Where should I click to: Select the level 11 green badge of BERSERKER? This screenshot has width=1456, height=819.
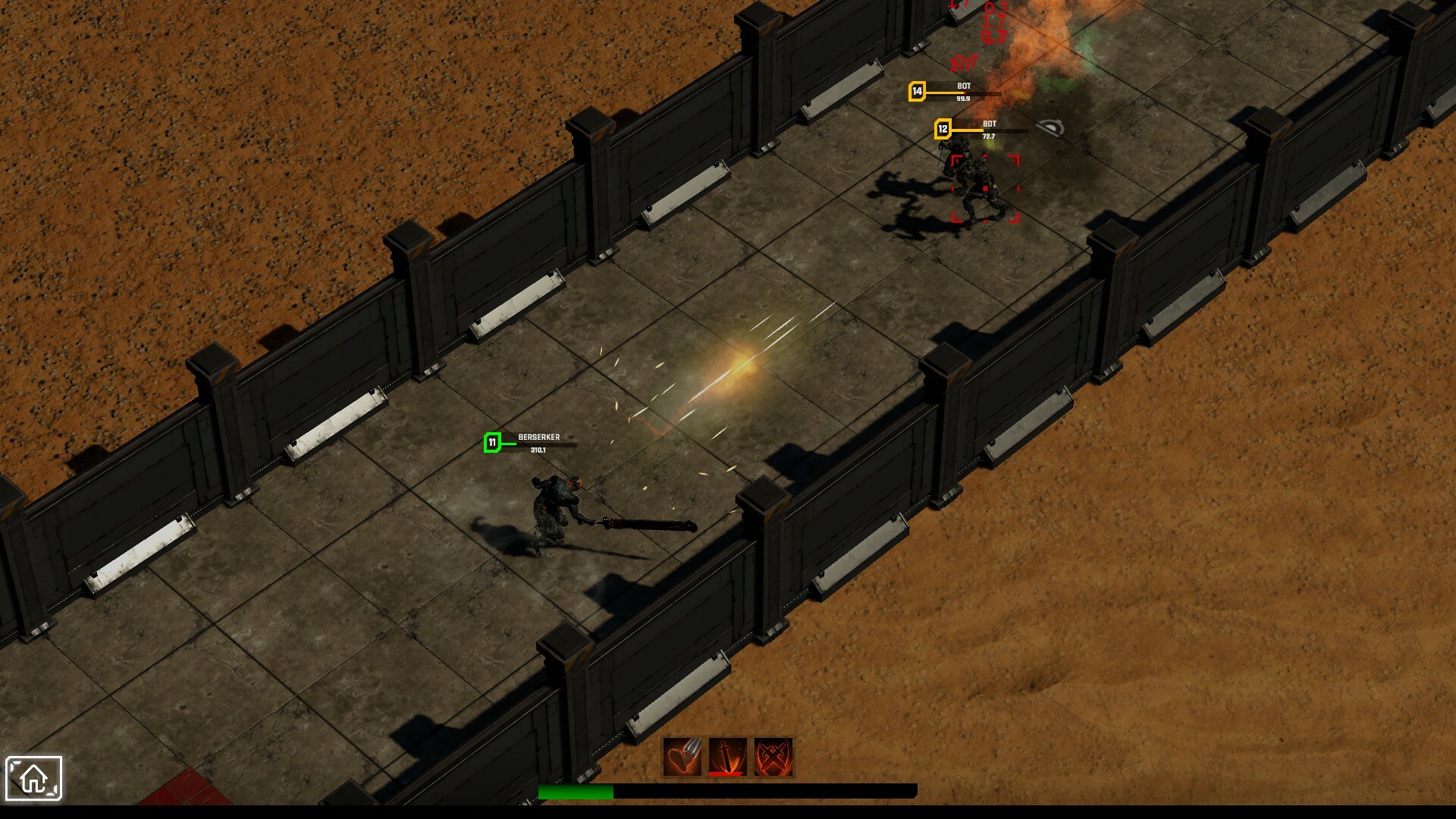(x=491, y=441)
